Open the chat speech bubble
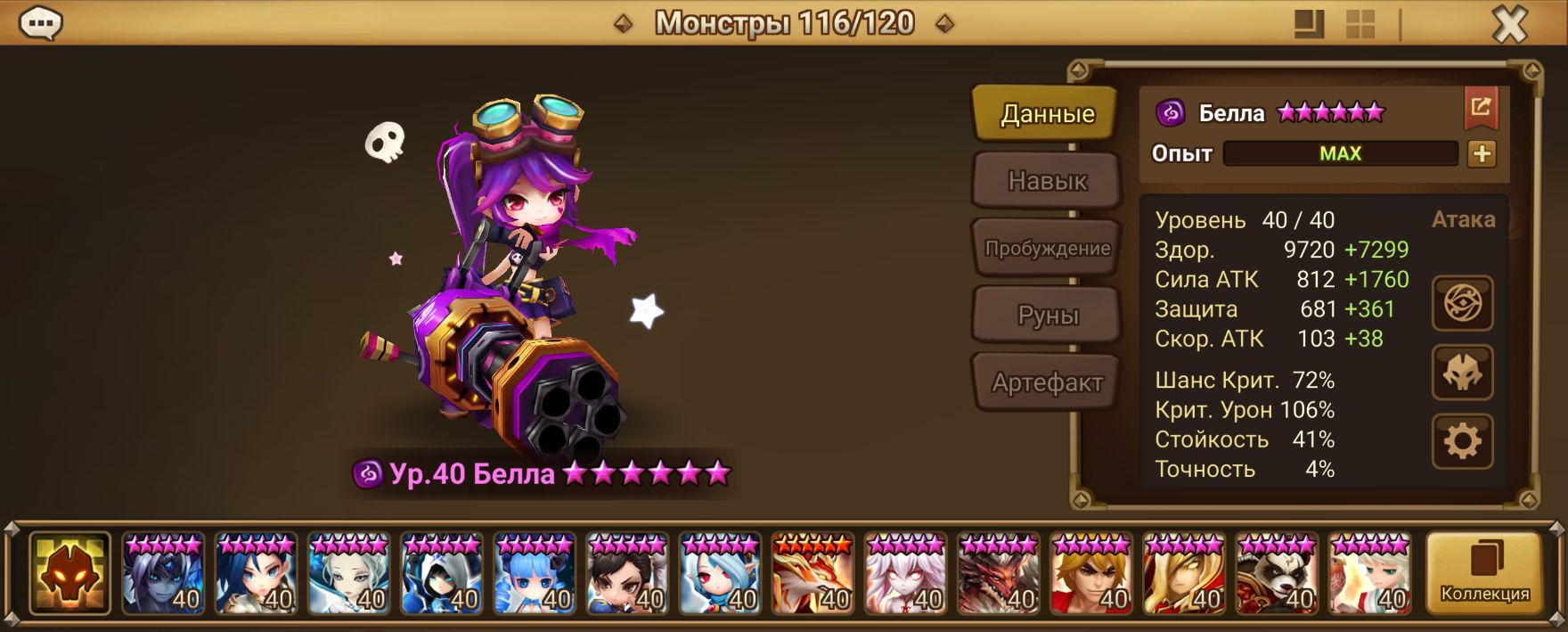Image resolution: width=1568 pixels, height=632 pixels. [x=40, y=24]
